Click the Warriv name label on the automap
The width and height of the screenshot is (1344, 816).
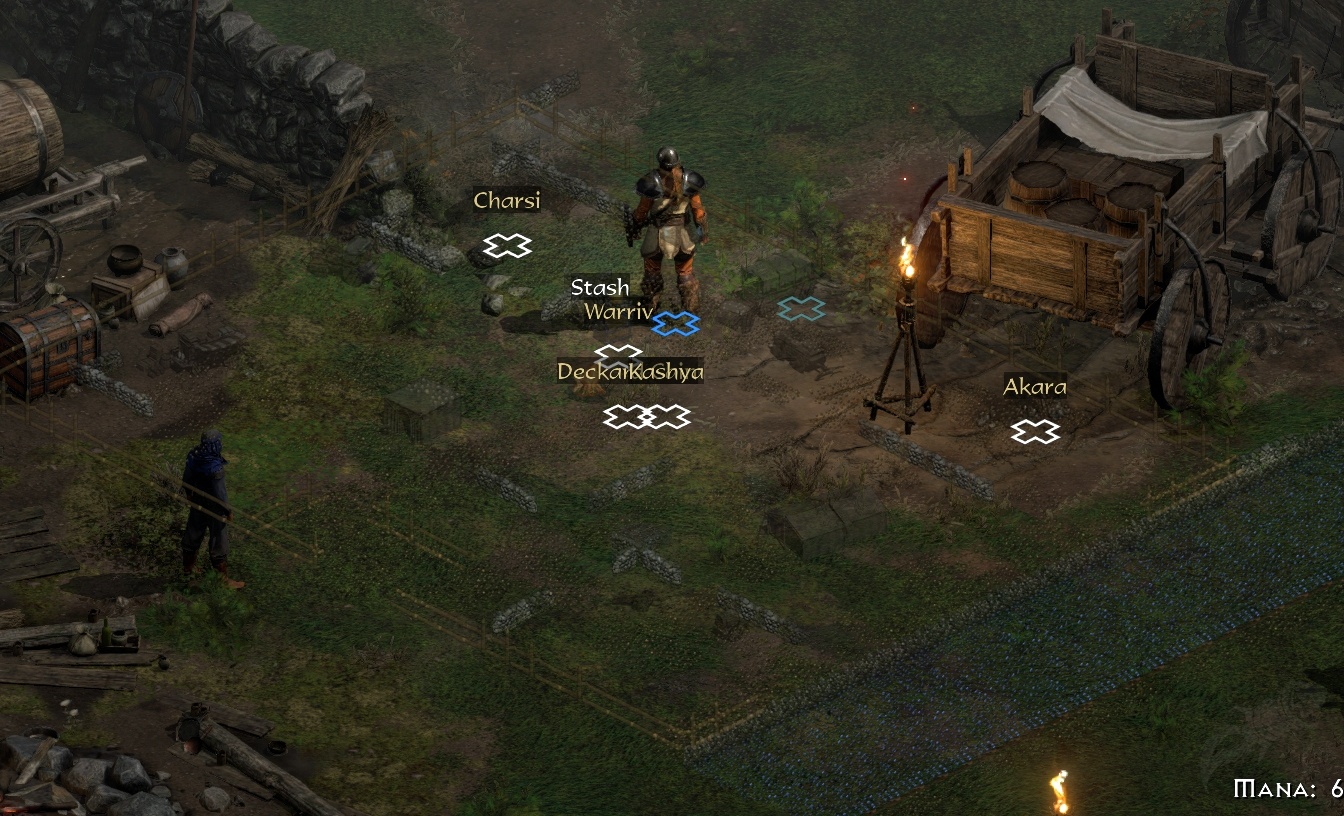pyautogui.click(x=617, y=312)
